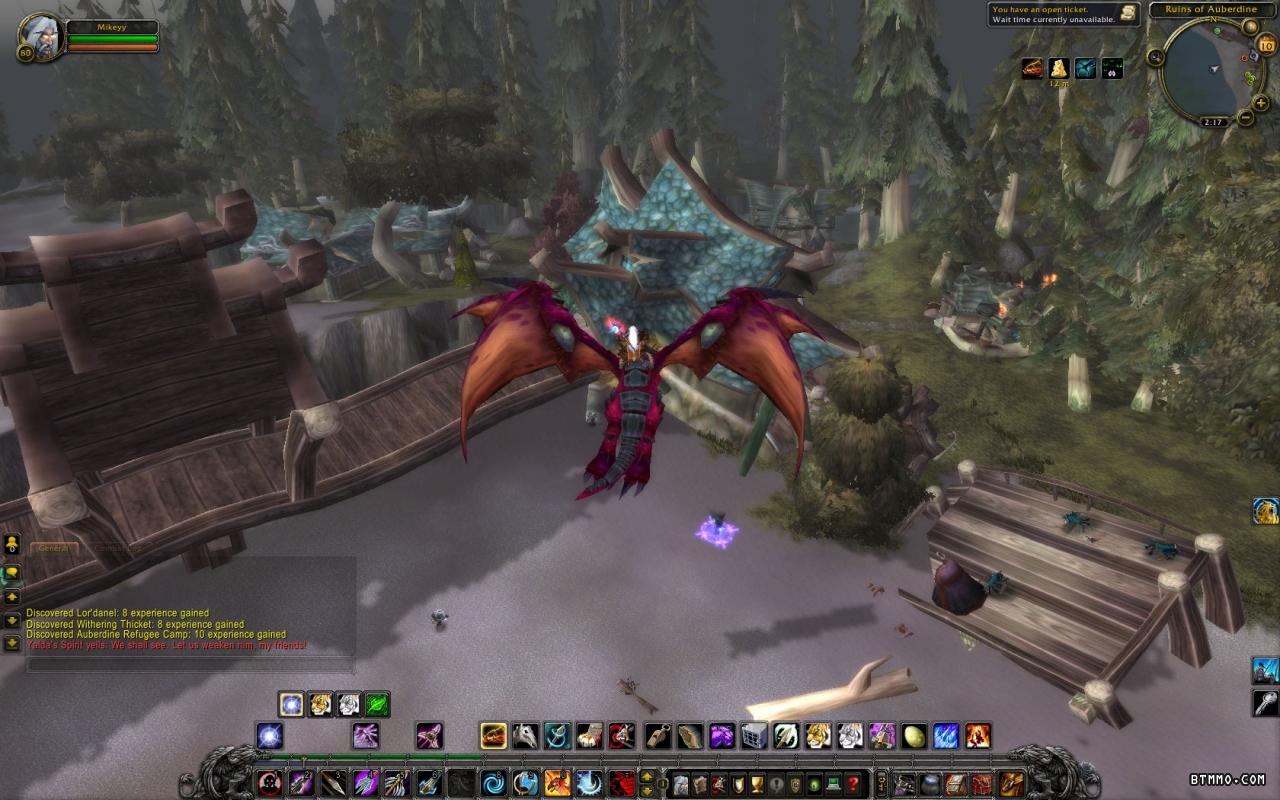Image resolution: width=1280 pixels, height=800 pixels.
Task: Click the gold trophy achievements button
Action: (757, 783)
